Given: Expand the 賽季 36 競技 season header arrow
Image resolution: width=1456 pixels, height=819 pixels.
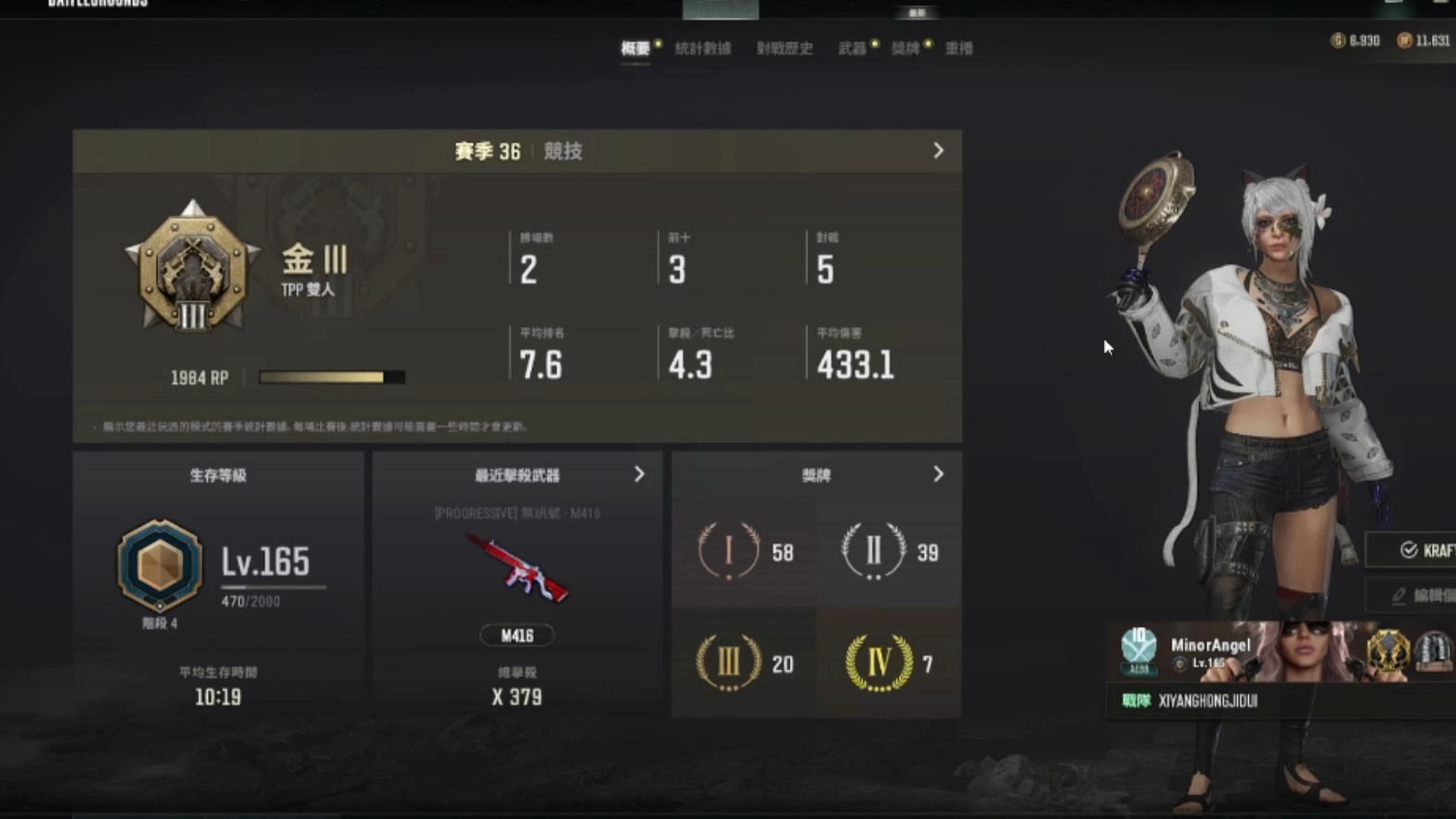Looking at the screenshot, I should [938, 151].
